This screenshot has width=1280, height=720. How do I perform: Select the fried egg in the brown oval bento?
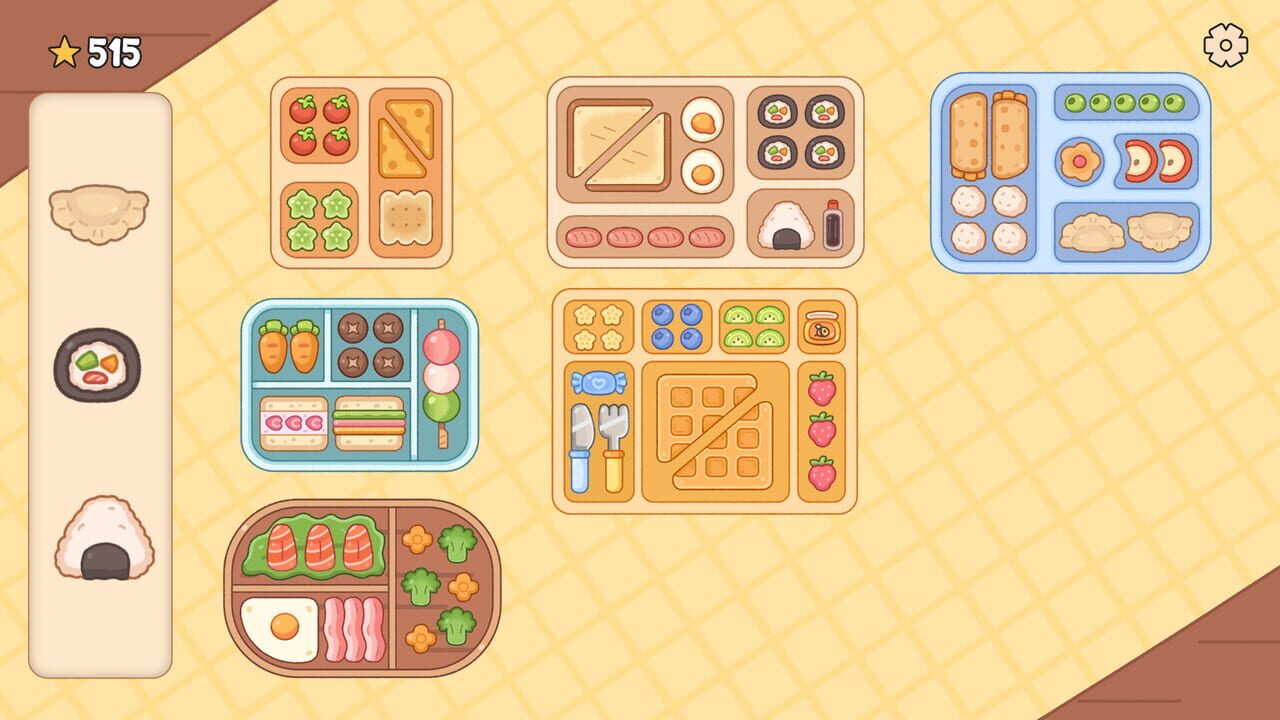[x=280, y=624]
